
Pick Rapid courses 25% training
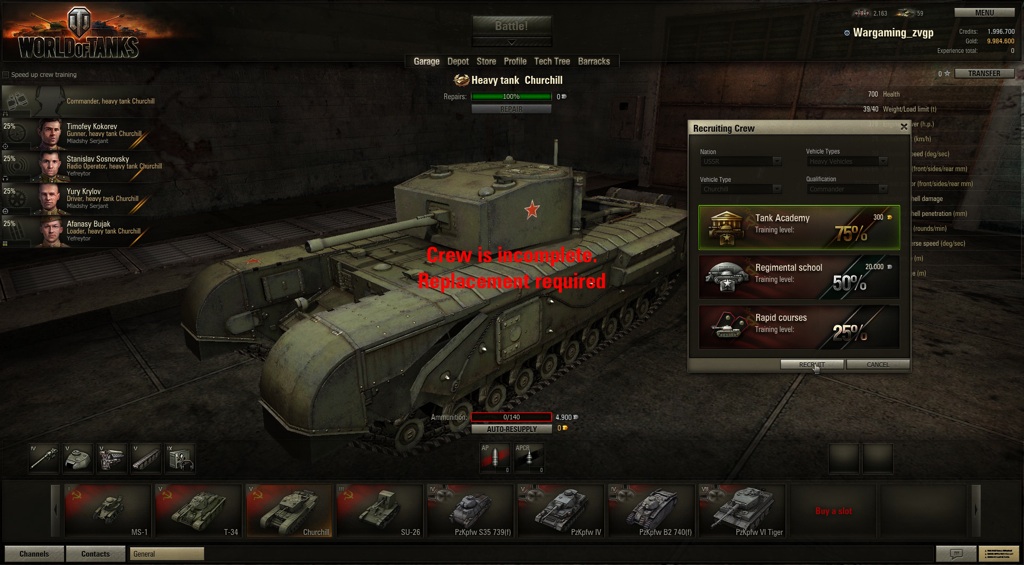click(798, 326)
